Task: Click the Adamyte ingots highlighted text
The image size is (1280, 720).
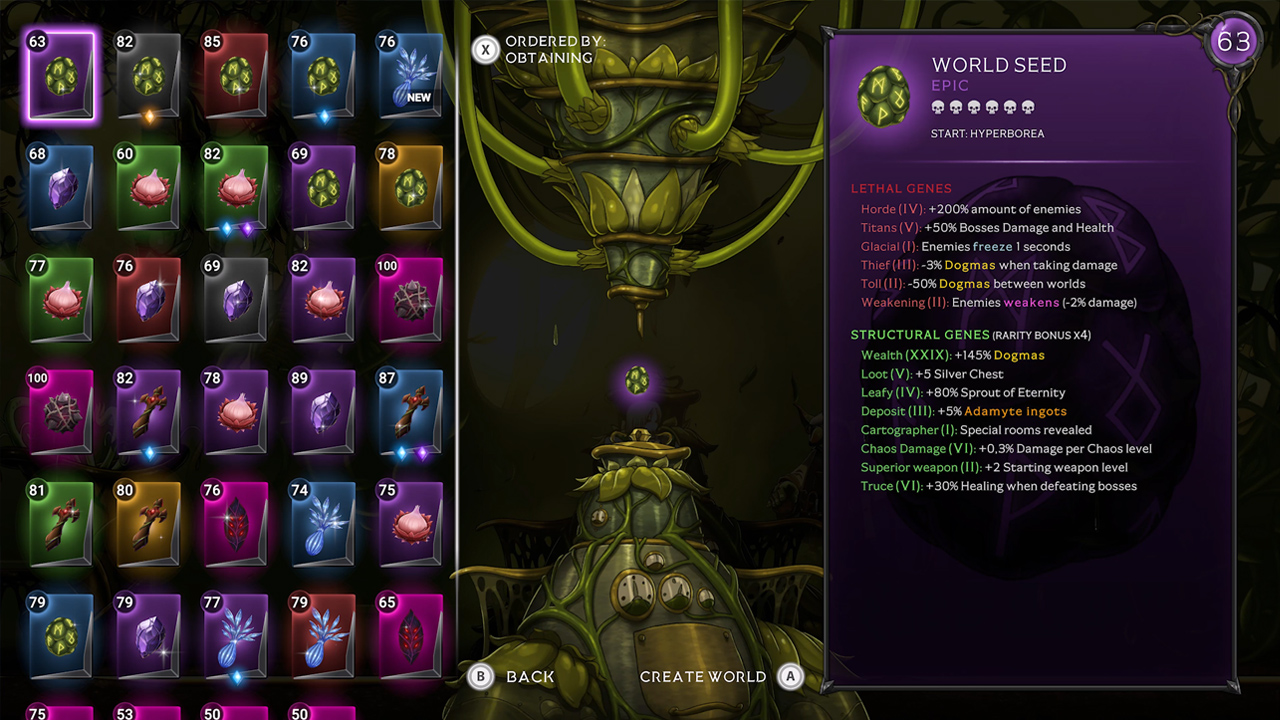Action: pyautogui.click(x=1014, y=411)
